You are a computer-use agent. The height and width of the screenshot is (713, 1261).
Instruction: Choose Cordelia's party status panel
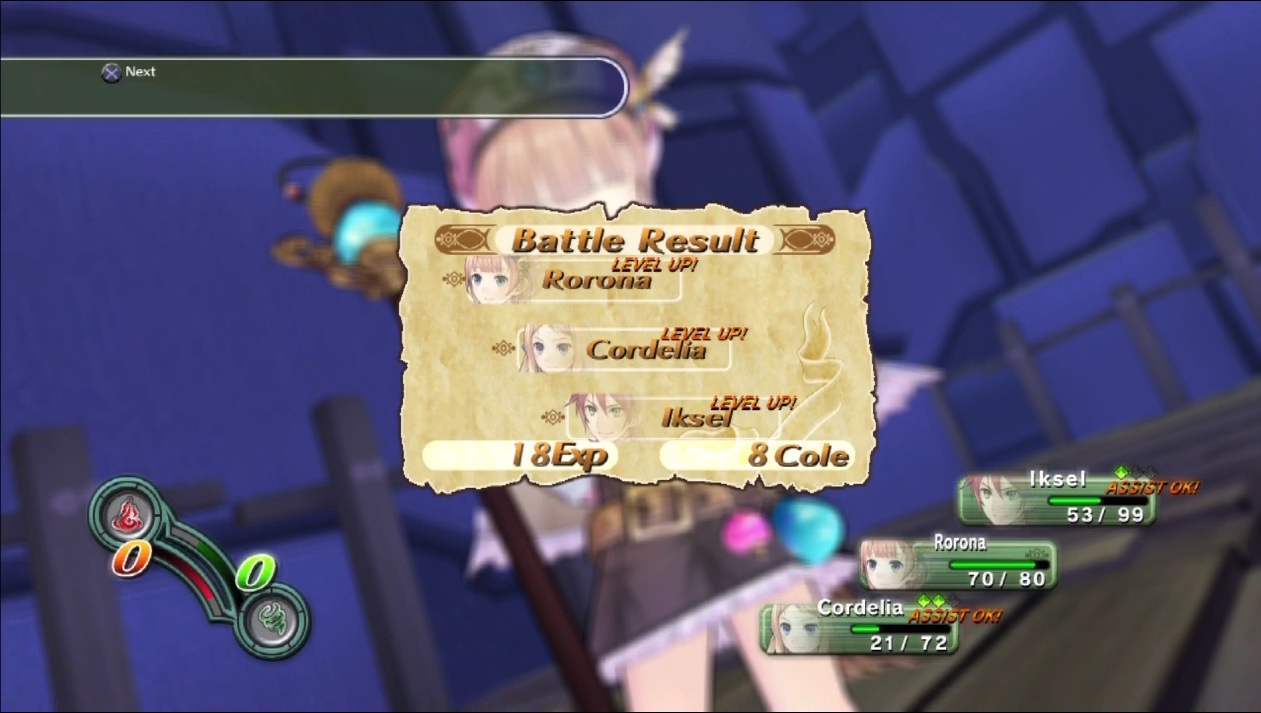859,629
